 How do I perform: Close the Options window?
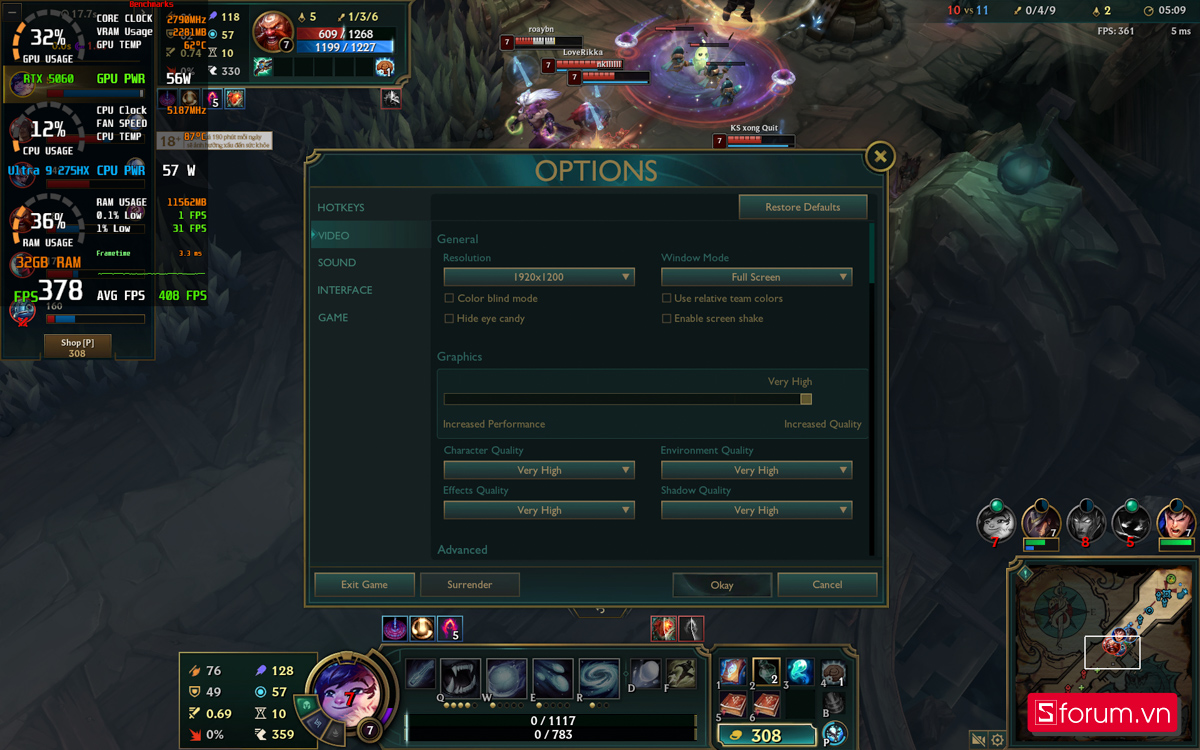tap(879, 156)
